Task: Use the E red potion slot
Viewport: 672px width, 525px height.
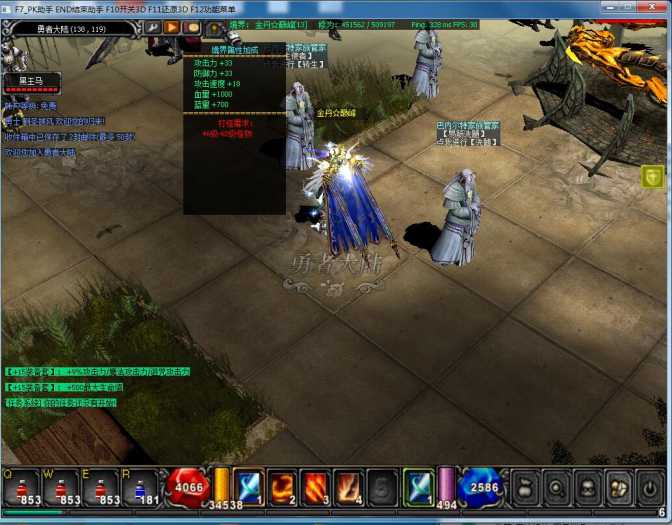Action: click(100, 487)
